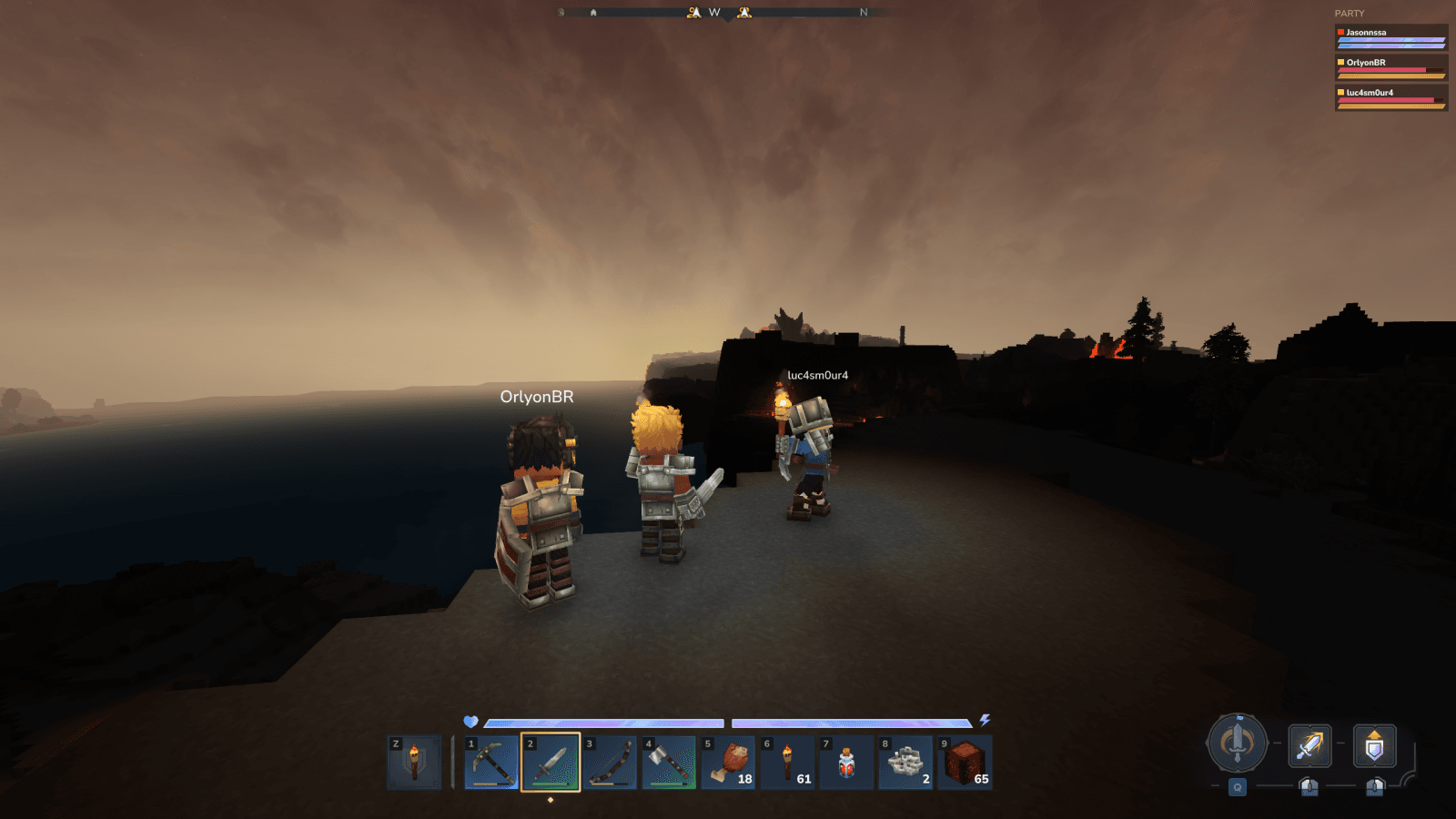This screenshot has width=1456, height=819.
Task: Click the blue health bar above the hotbar
Action: tap(601, 722)
